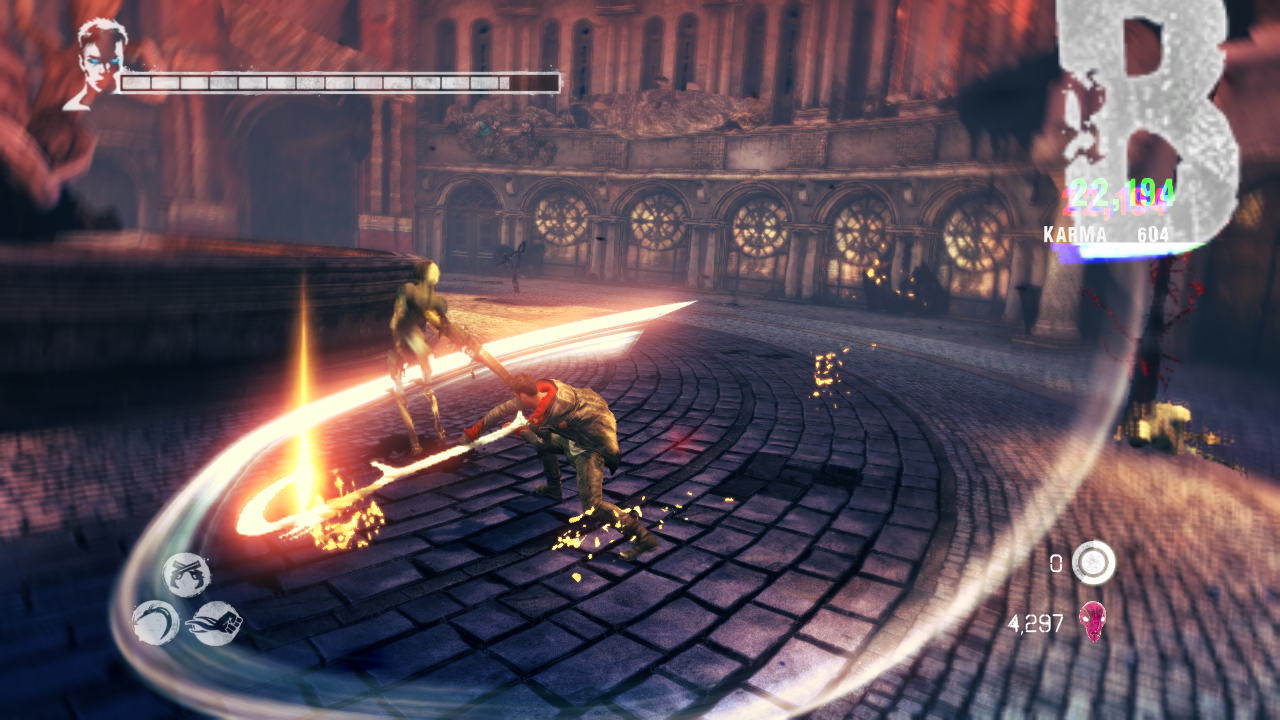This screenshot has height=720, width=1280.
Task: Select the dual pistols weapon icon
Action: pyautogui.click(x=187, y=575)
